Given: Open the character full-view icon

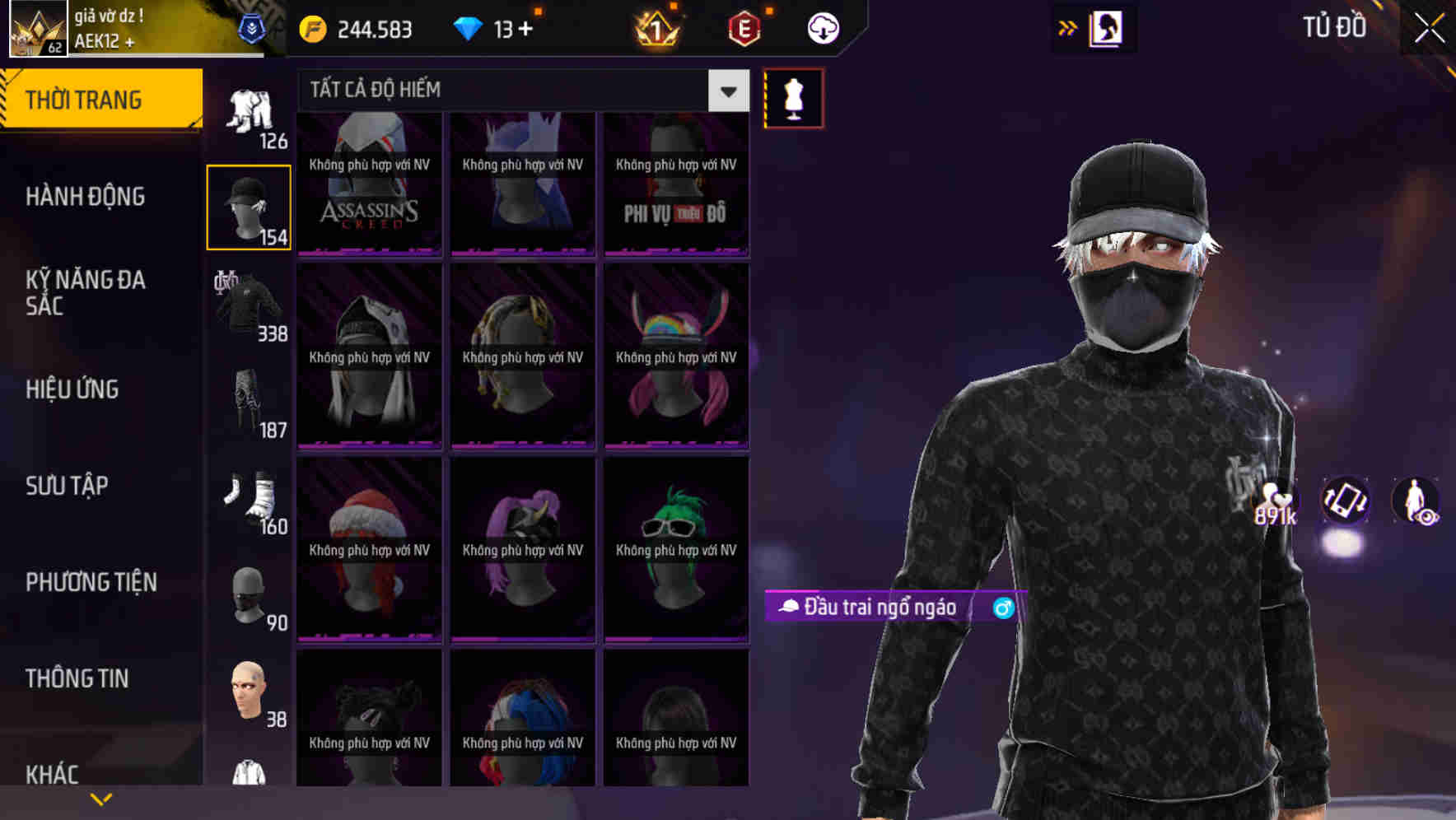Looking at the screenshot, I should click(1416, 502).
